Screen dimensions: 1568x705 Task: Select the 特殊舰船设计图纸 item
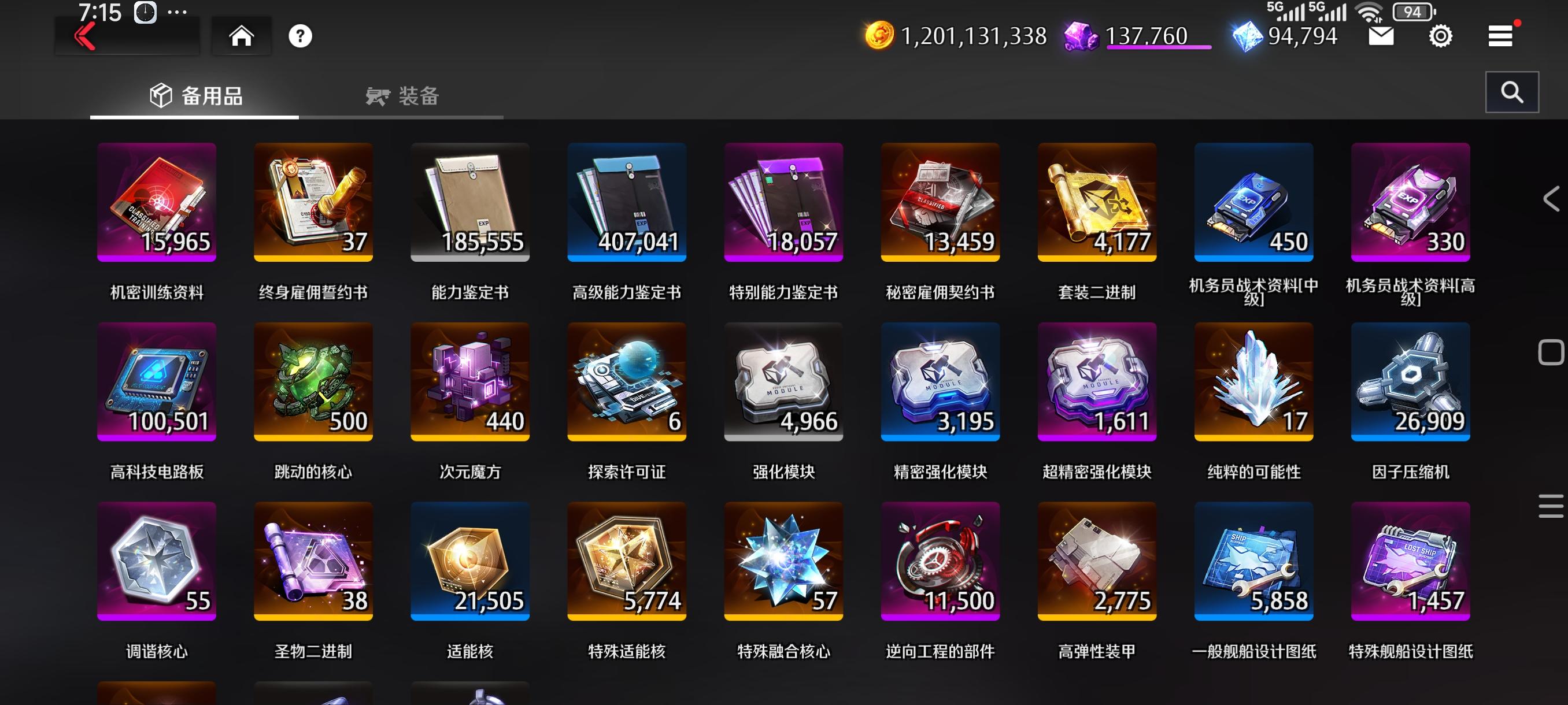pyautogui.click(x=1410, y=562)
